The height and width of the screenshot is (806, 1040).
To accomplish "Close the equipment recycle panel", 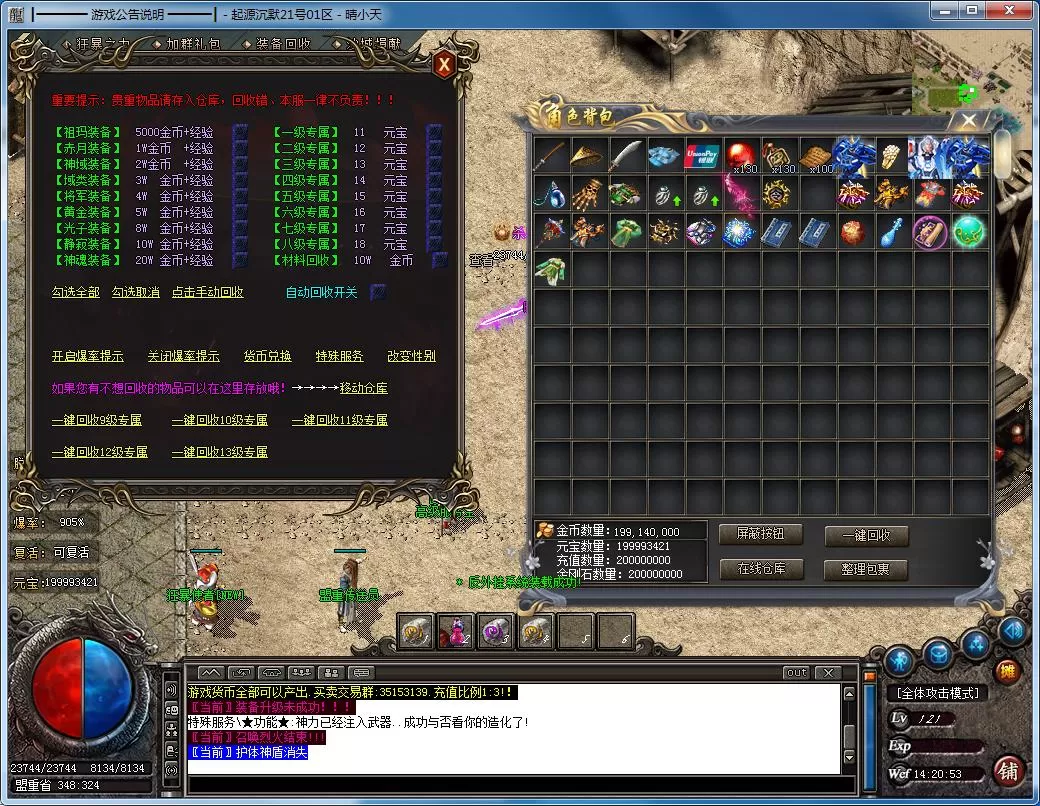I will tap(444, 64).
